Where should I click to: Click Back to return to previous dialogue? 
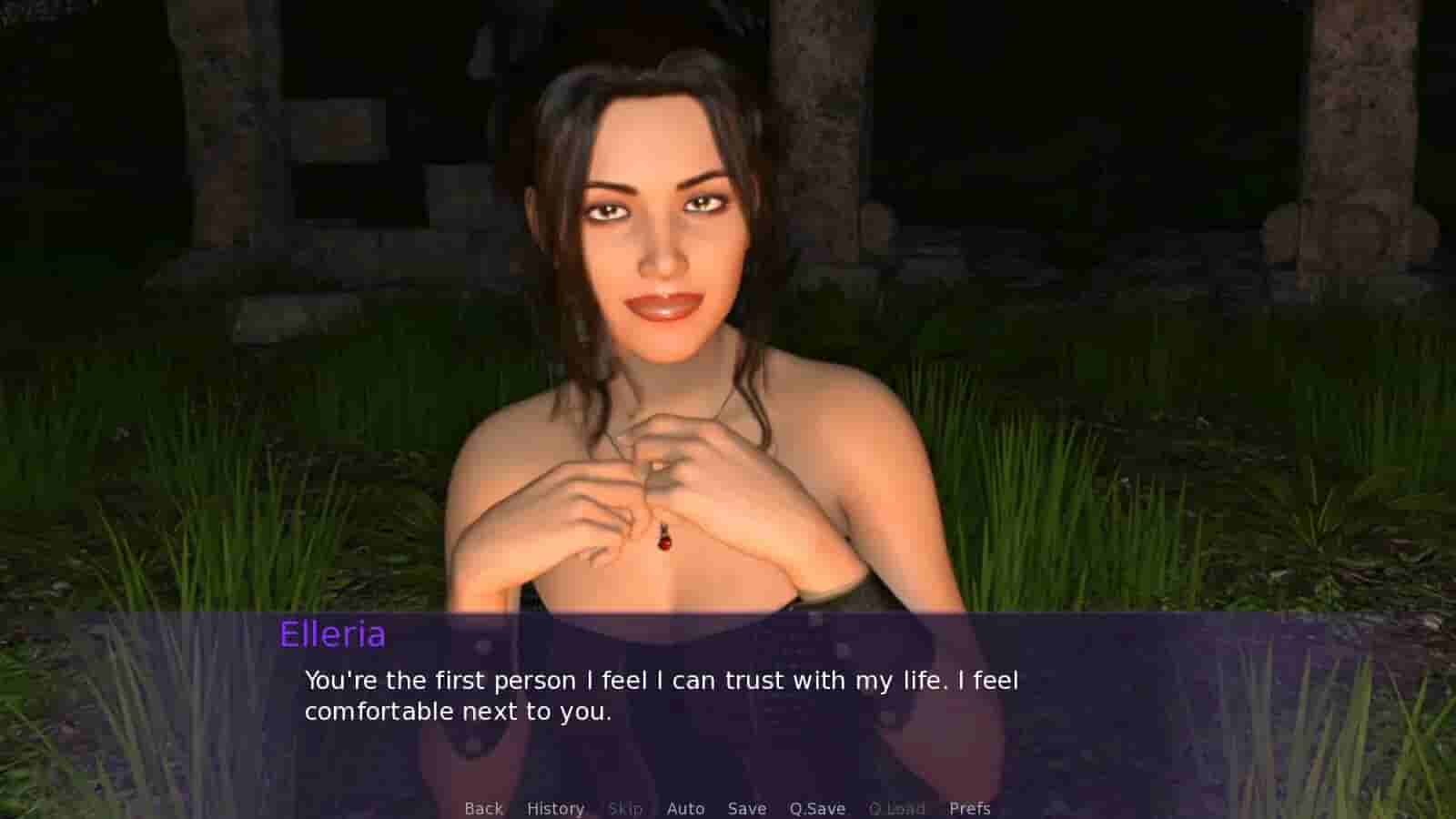coord(482,808)
